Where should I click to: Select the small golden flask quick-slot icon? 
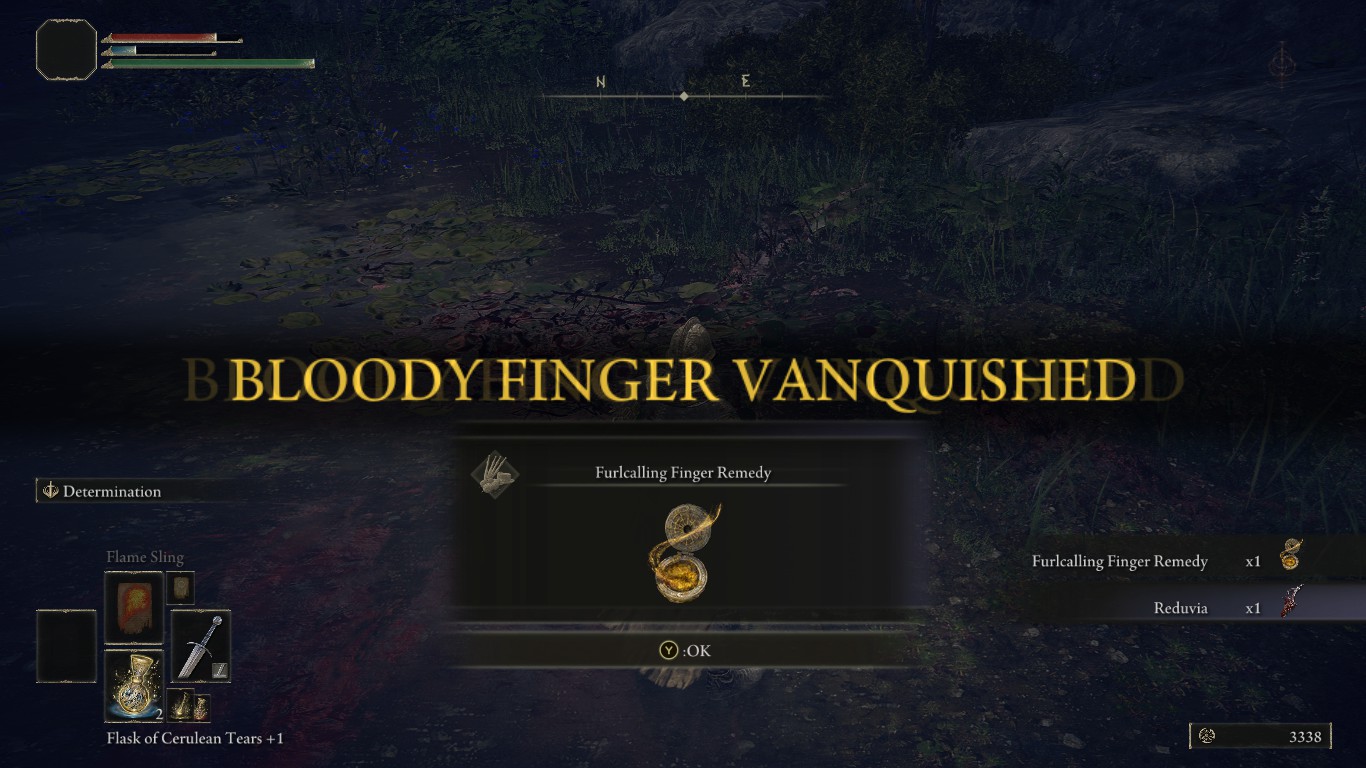click(181, 706)
